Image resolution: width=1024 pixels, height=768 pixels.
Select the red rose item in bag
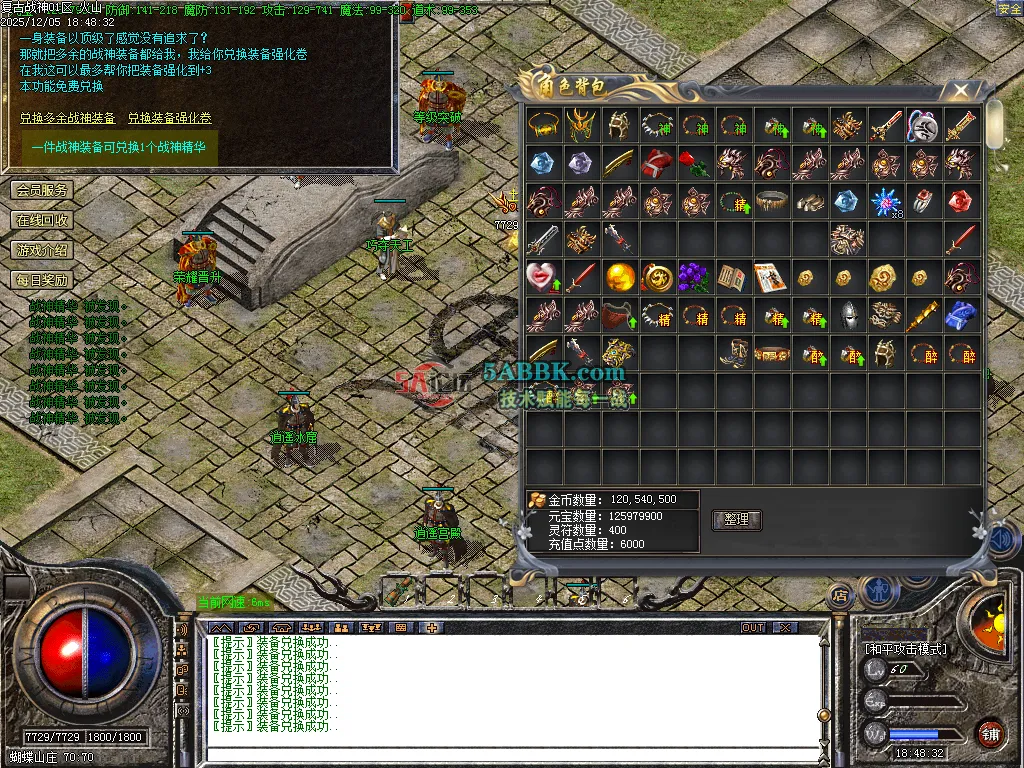click(x=695, y=162)
